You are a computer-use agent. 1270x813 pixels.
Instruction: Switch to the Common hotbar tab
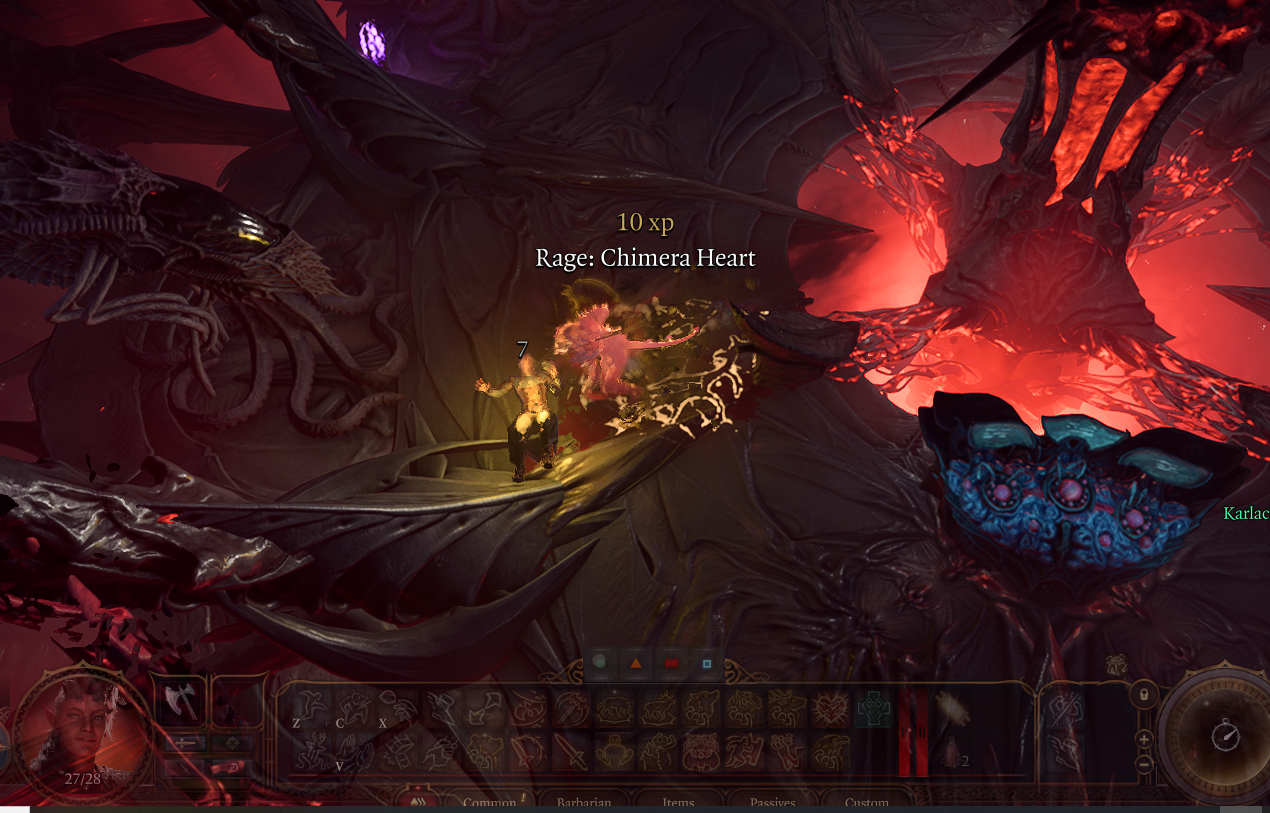489,803
